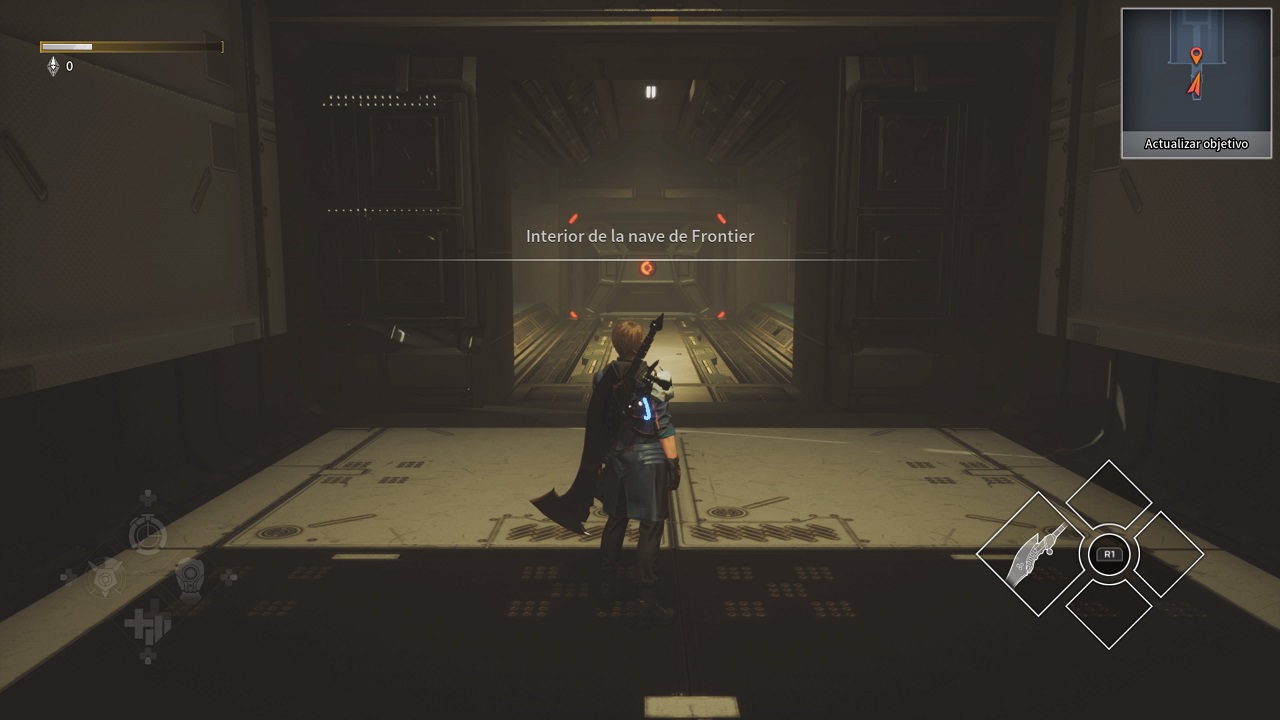Open the minimap showing the objective marker
Screen dimensions: 1280x720
click(x=1196, y=71)
